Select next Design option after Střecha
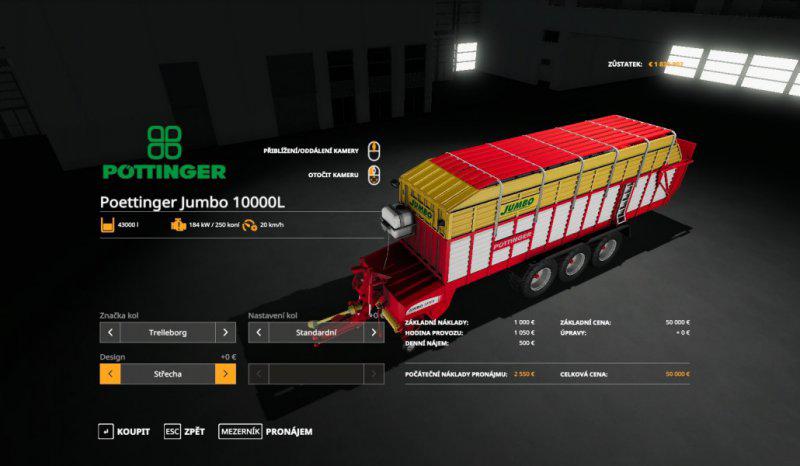The width and height of the screenshot is (800, 466). (226, 374)
